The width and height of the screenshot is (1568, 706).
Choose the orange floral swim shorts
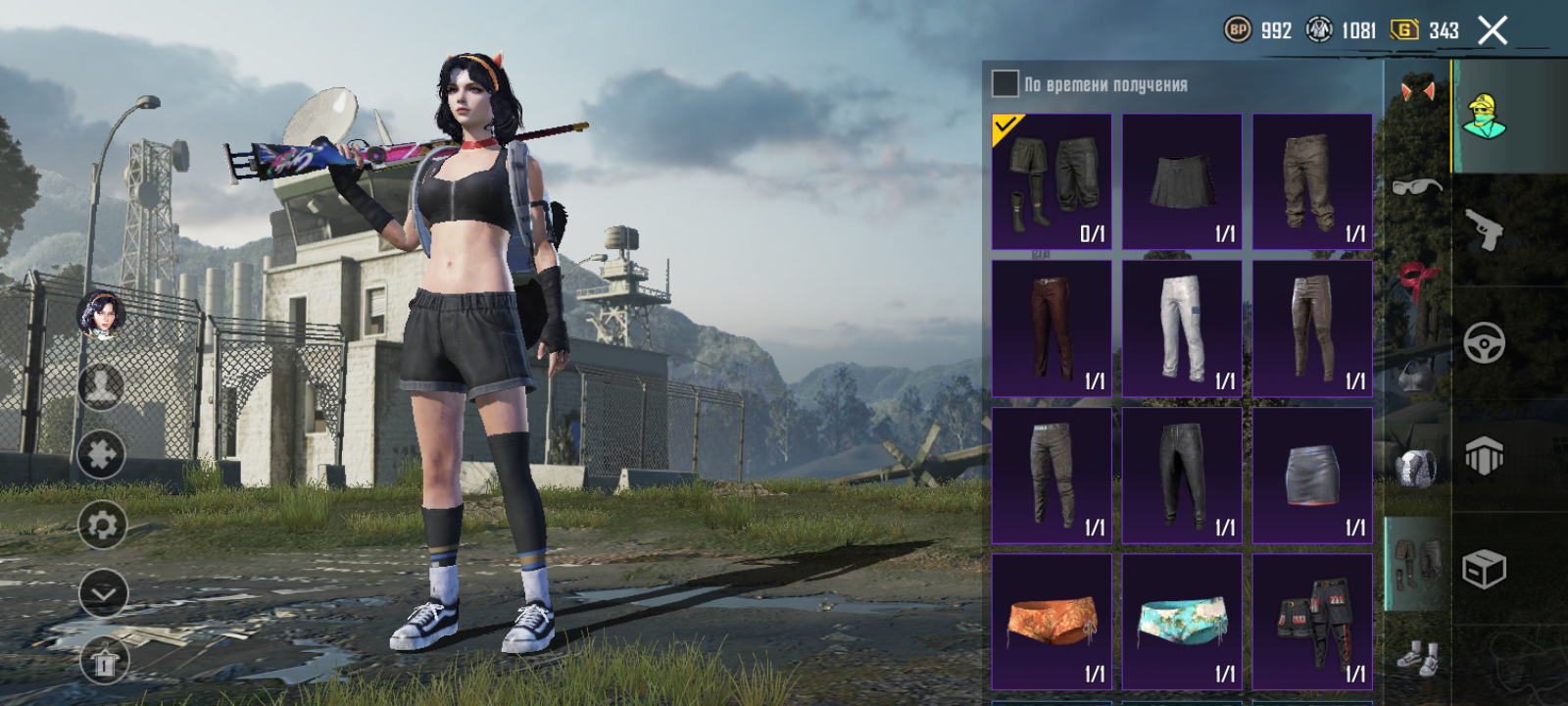[1052, 622]
